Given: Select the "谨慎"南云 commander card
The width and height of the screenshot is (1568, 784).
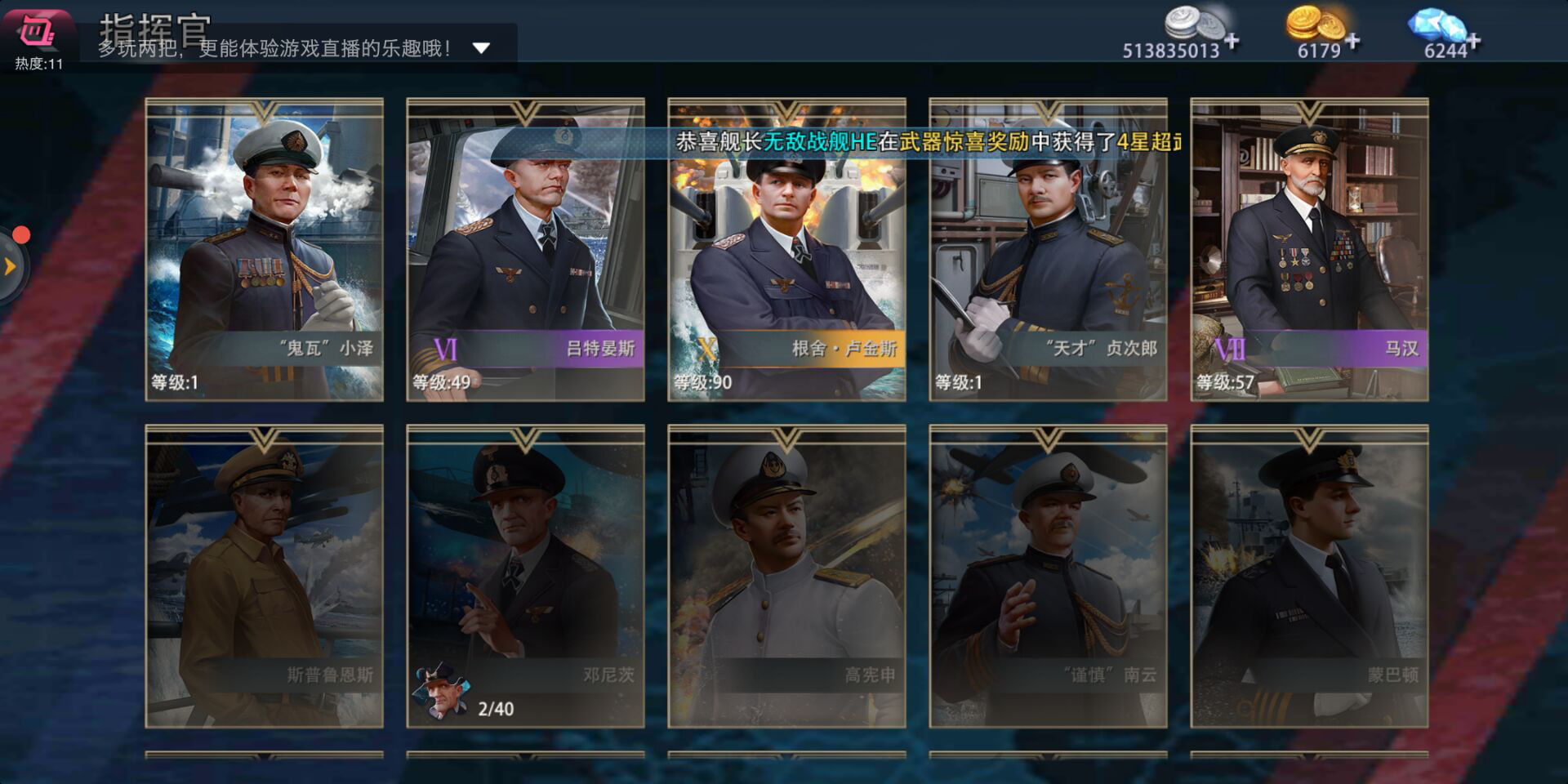Looking at the screenshot, I should [x=1048, y=576].
